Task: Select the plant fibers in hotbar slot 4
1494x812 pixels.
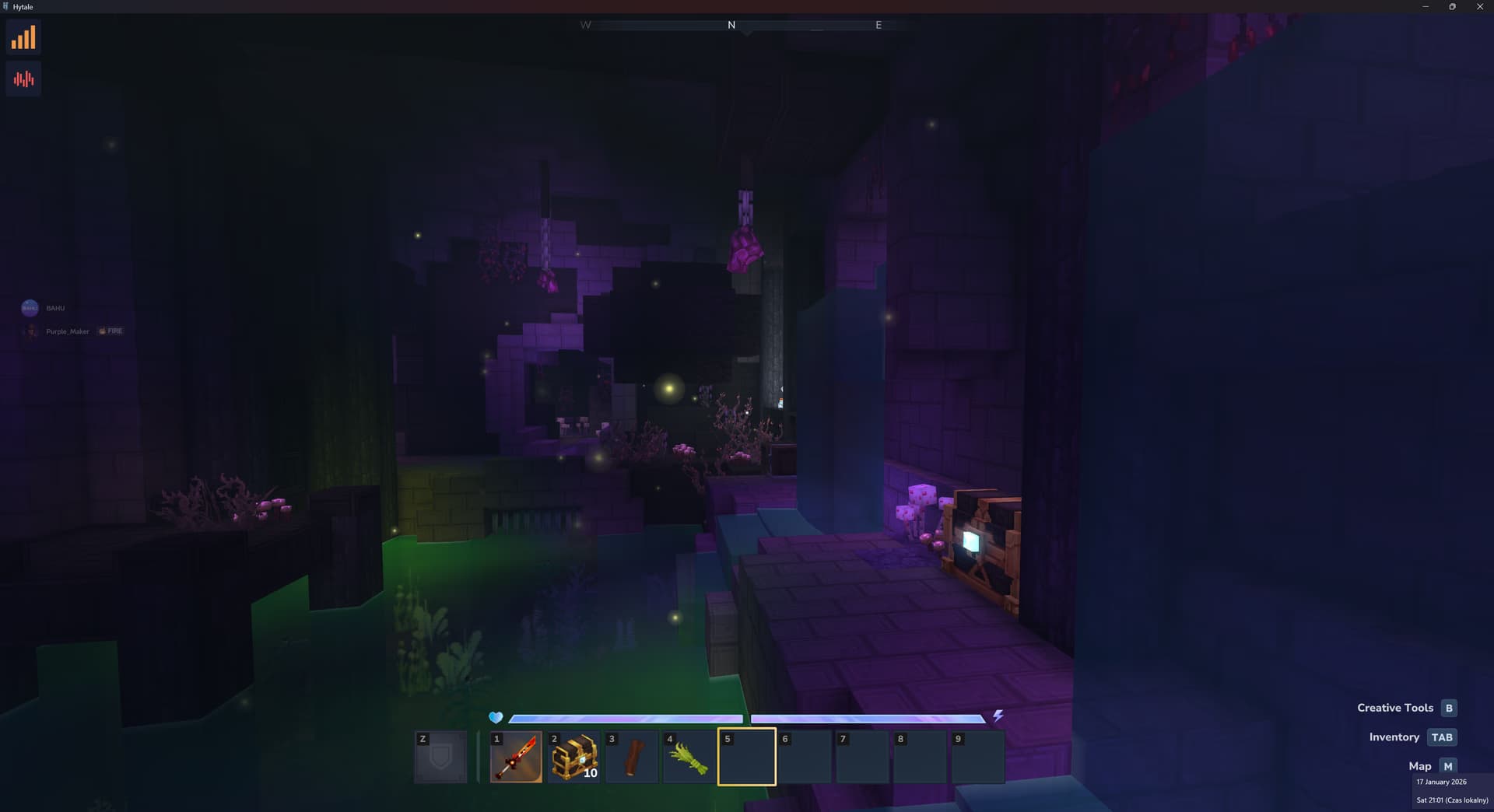Action: [x=689, y=756]
